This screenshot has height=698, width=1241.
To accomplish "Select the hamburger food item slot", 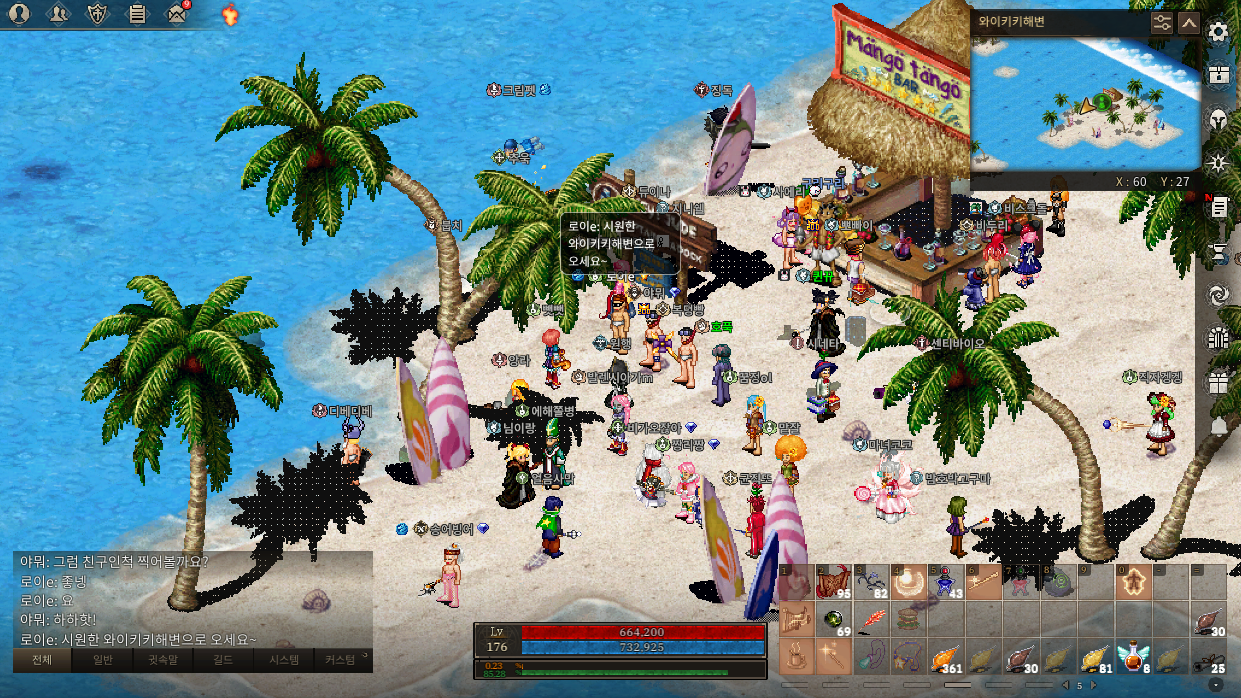I will tap(909, 620).
